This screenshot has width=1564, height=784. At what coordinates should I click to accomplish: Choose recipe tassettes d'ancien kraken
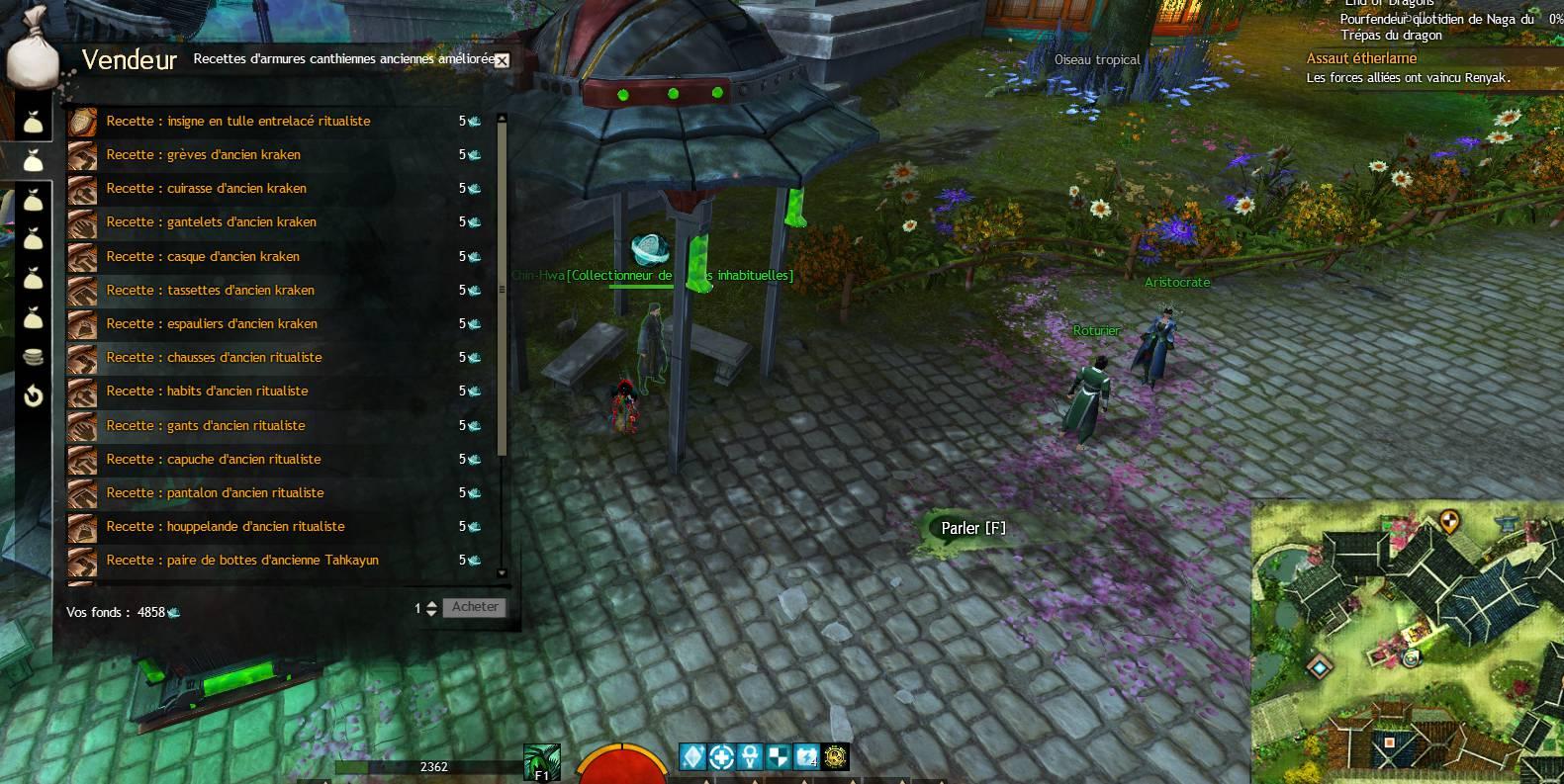(x=210, y=291)
